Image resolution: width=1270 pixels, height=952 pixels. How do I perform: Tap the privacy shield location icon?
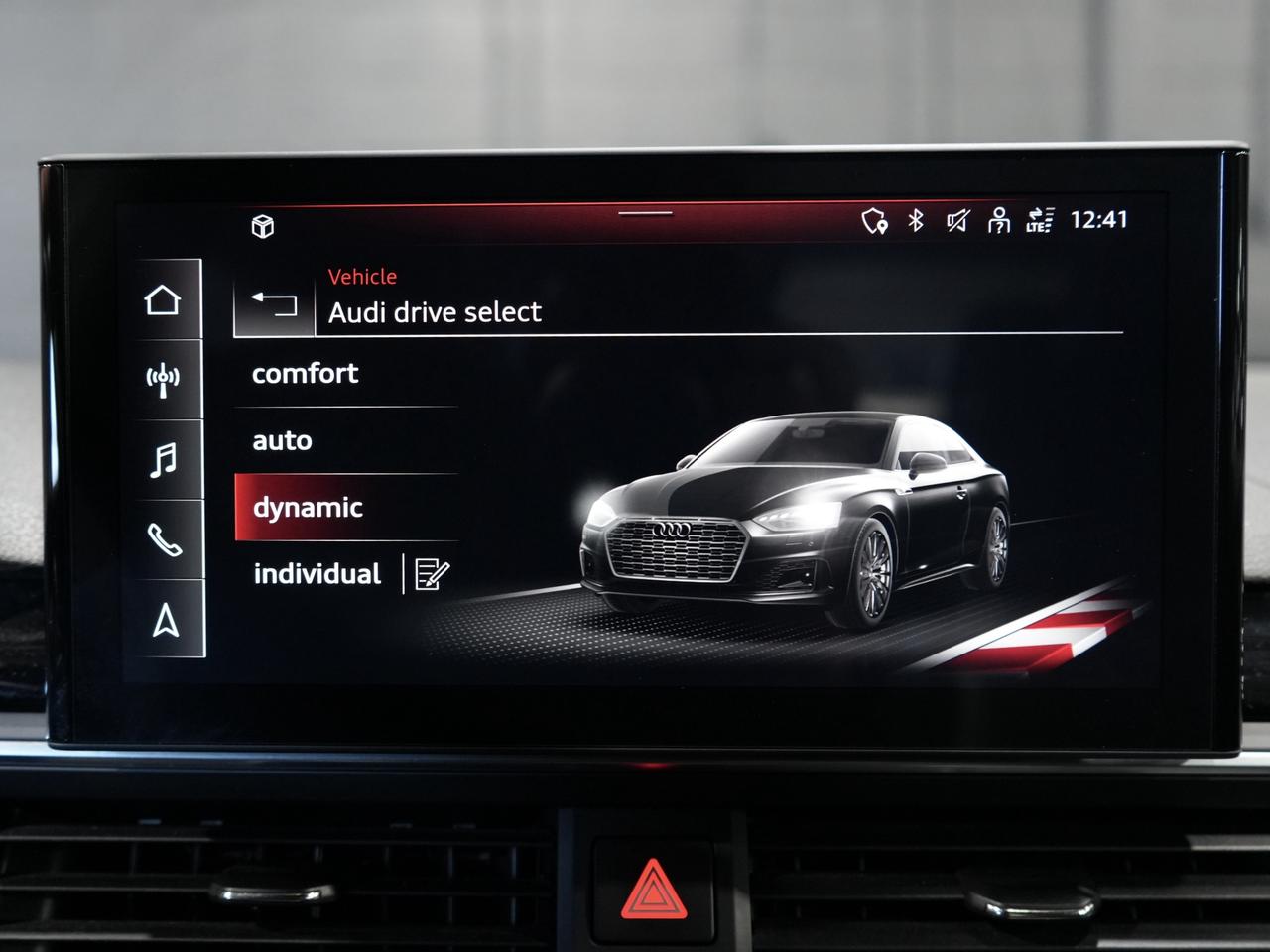pyautogui.click(x=873, y=220)
